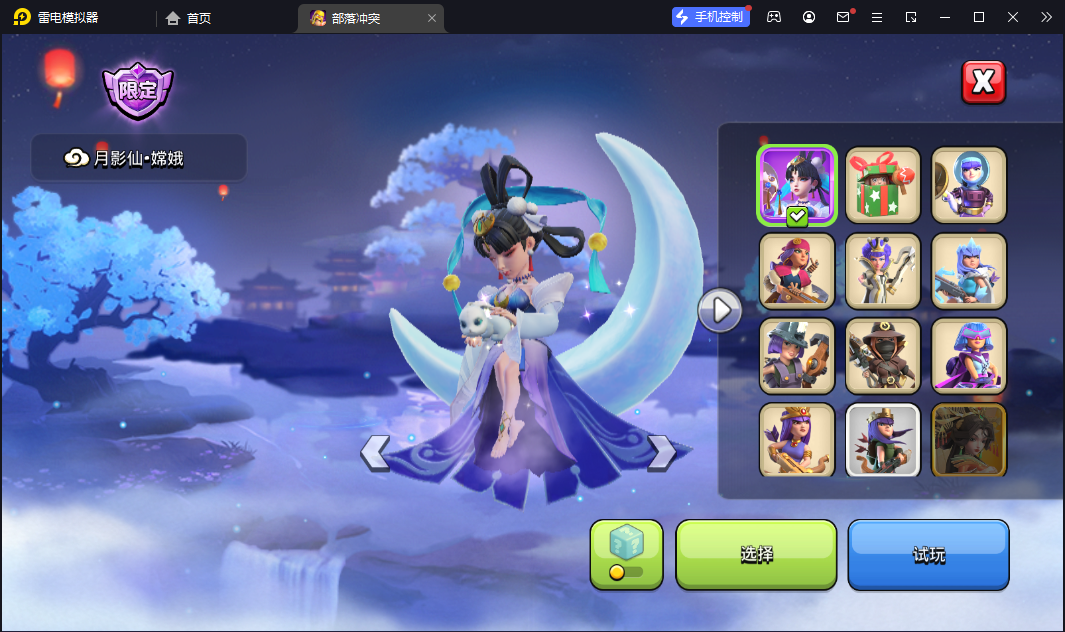Viewport: 1065px width, 632px height.
Task: Confirm the skin with the green 选择 button
Action: pos(756,555)
